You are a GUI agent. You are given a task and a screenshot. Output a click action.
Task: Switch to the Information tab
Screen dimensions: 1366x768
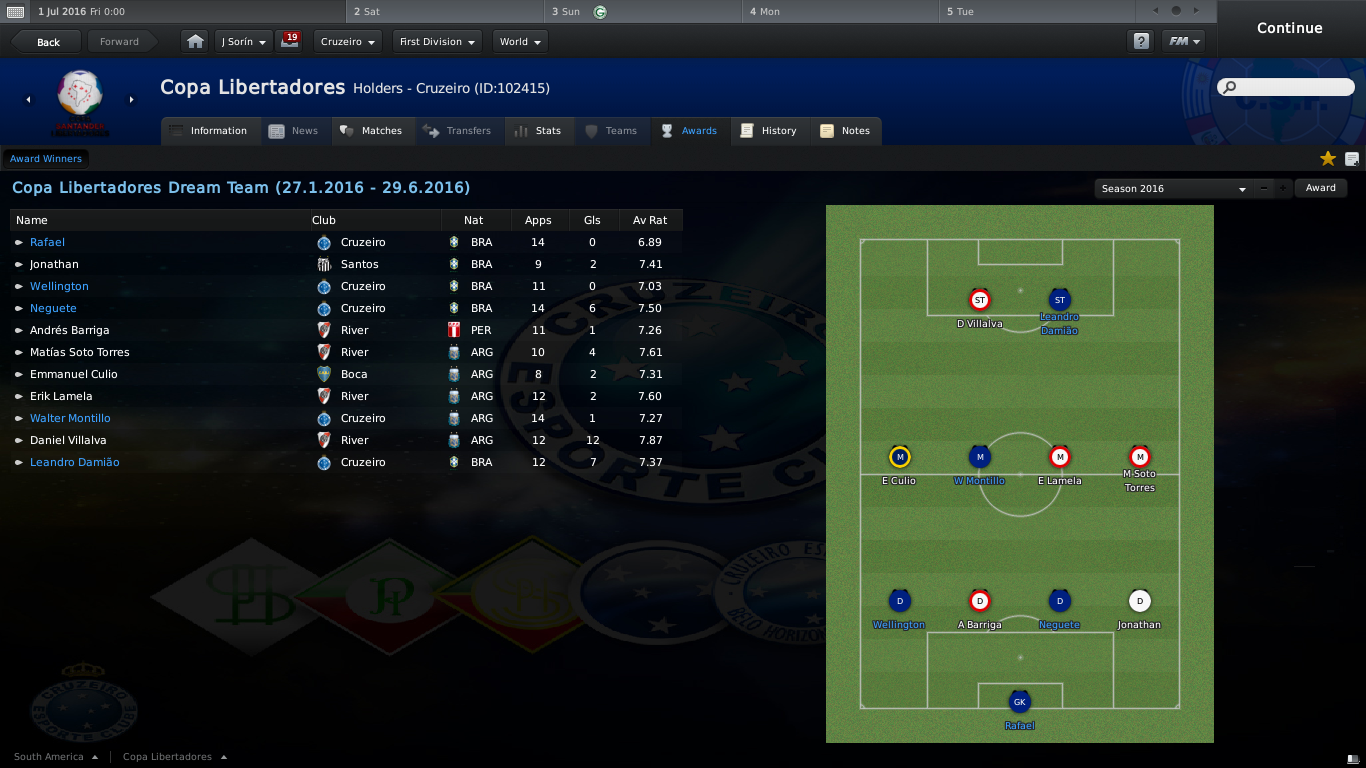[x=209, y=131]
